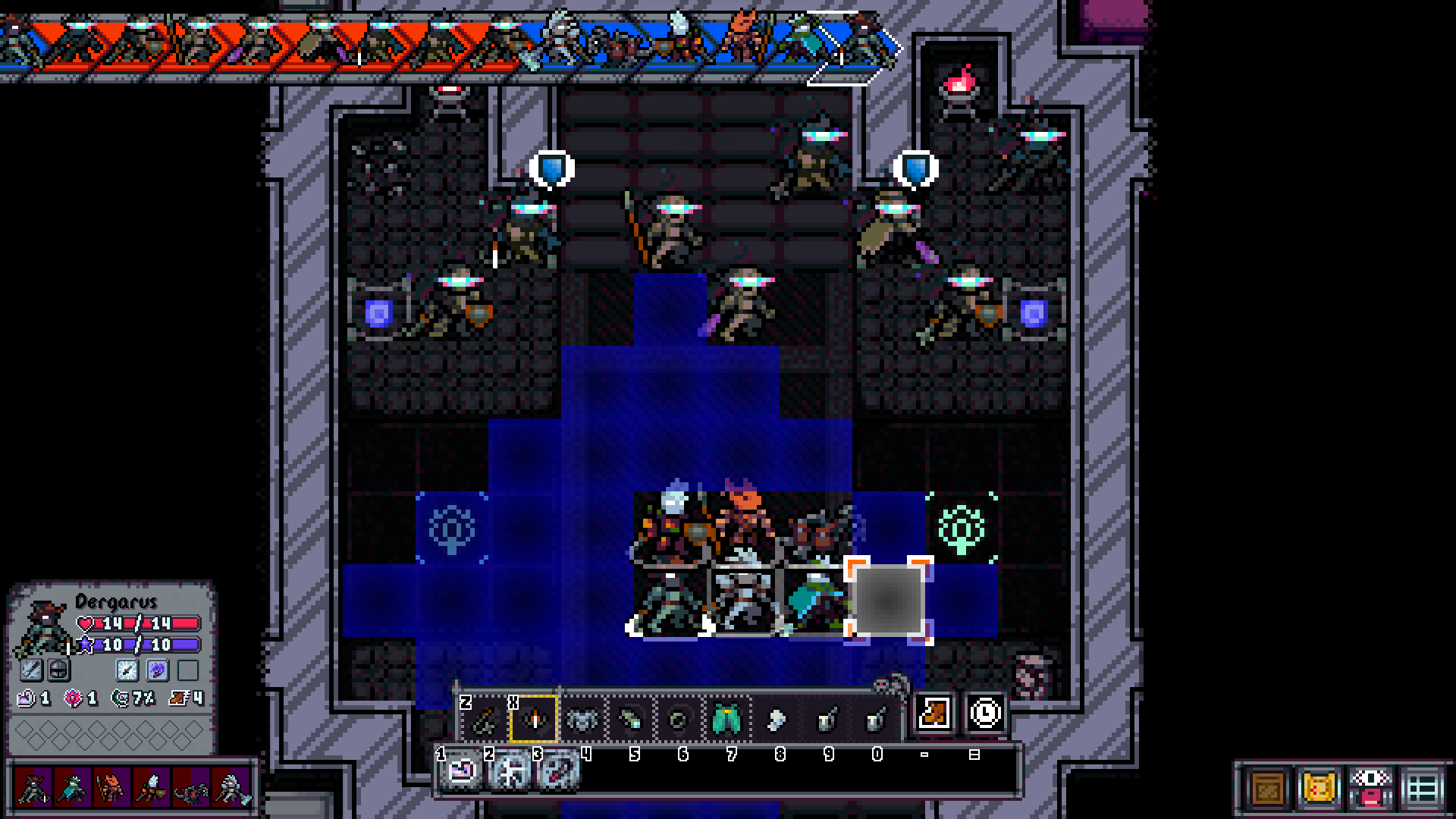The width and height of the screenshot is (1456, 819).
Task: Select the orange goblin ally portrait
Action: tap(111, 789)
